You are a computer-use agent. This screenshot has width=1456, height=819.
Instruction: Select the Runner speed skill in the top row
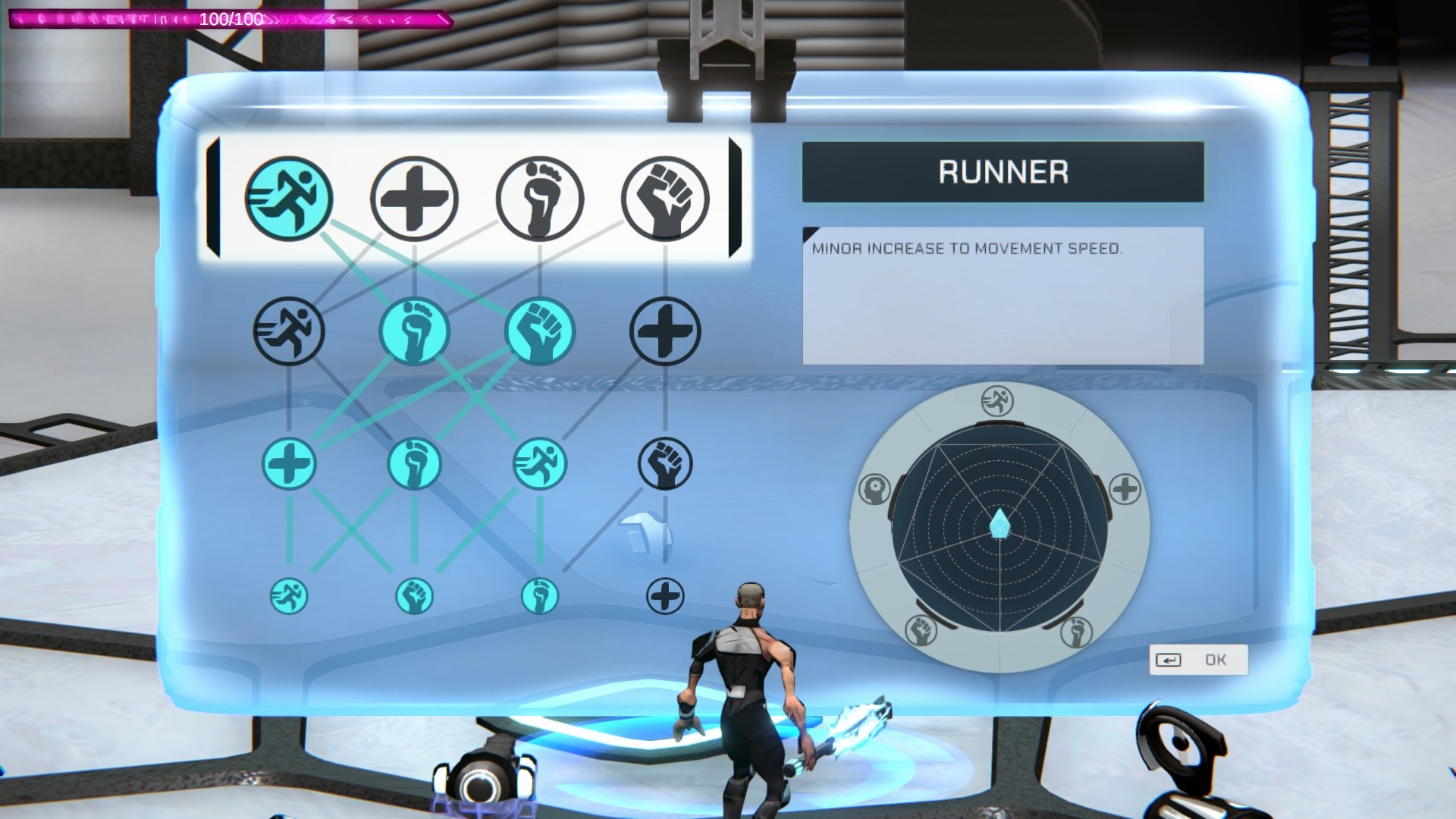point(290,196)
